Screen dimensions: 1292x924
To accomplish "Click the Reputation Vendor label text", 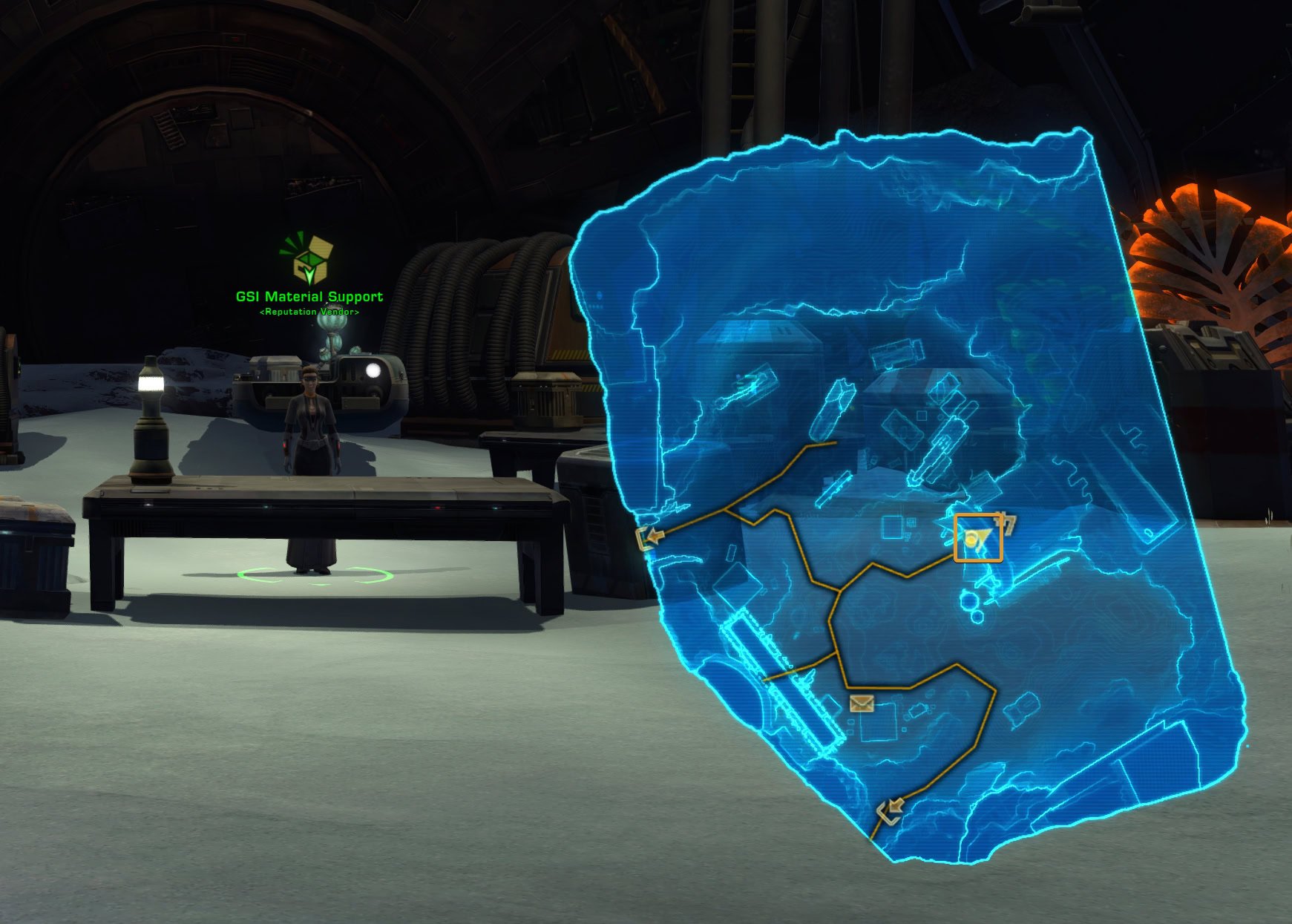I will click(308, 312).
